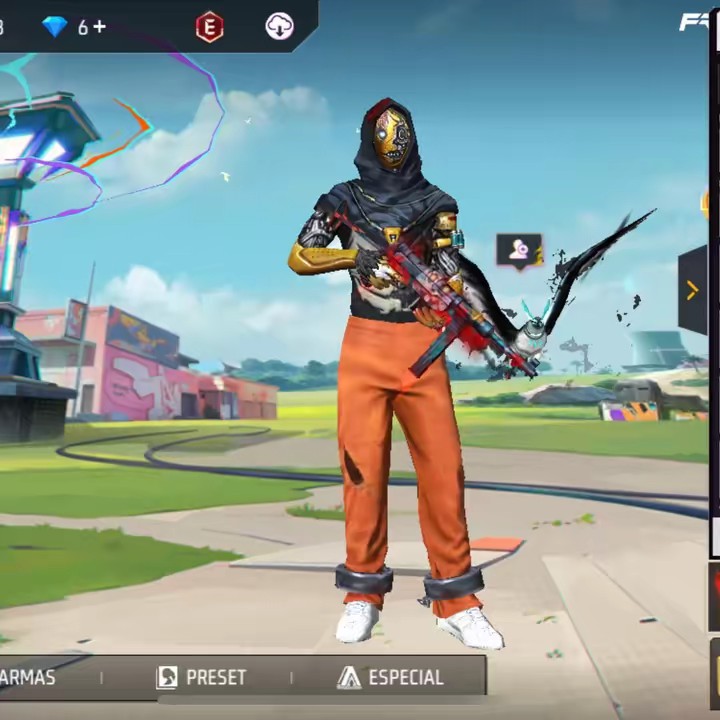Expand the side panel with the yellow arrow
This screenshot has width=720, height=720.
692,290
